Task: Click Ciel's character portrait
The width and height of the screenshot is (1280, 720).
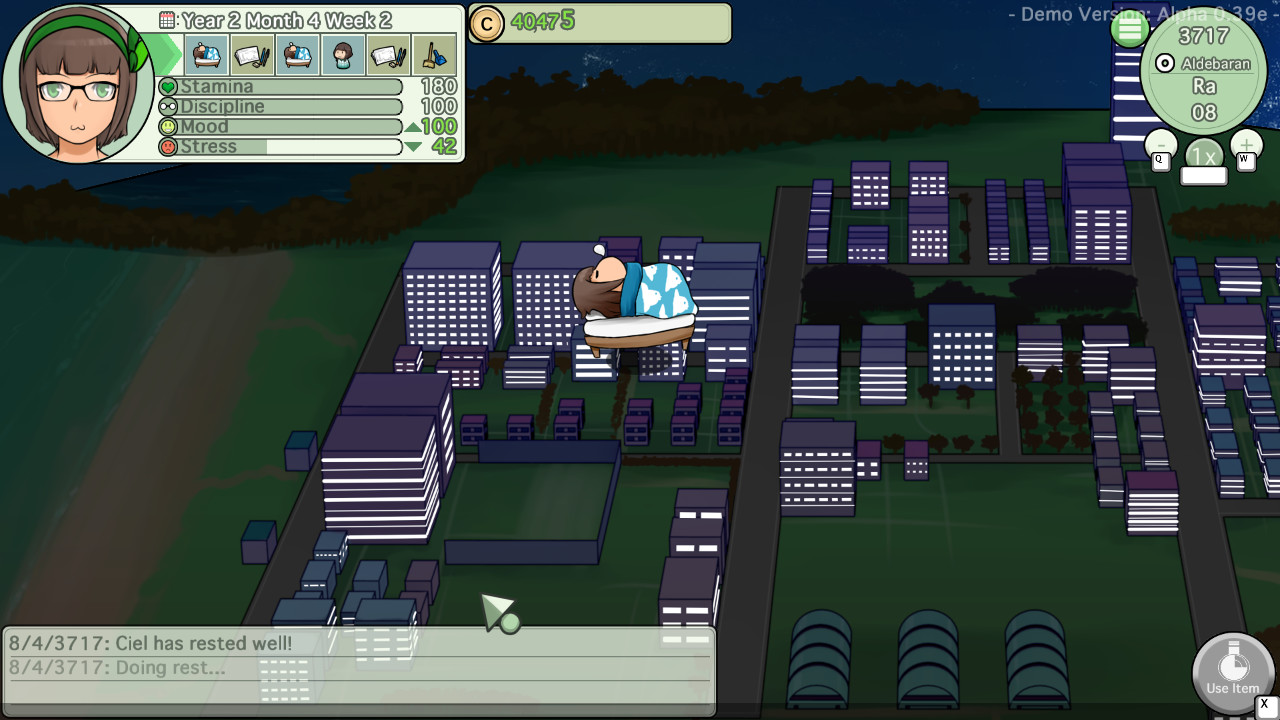Action: point(78,86)
